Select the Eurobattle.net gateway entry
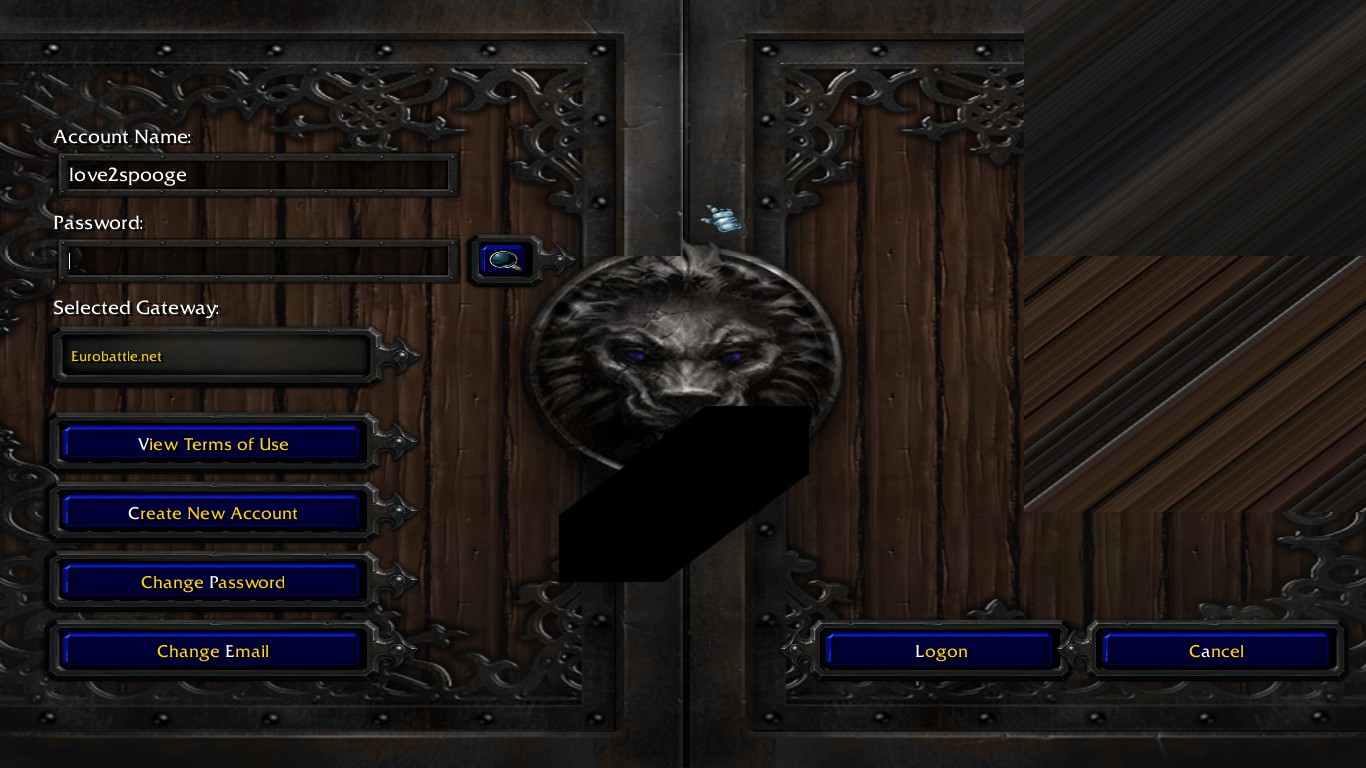The image size is (1366, 768). coord(115,355)
